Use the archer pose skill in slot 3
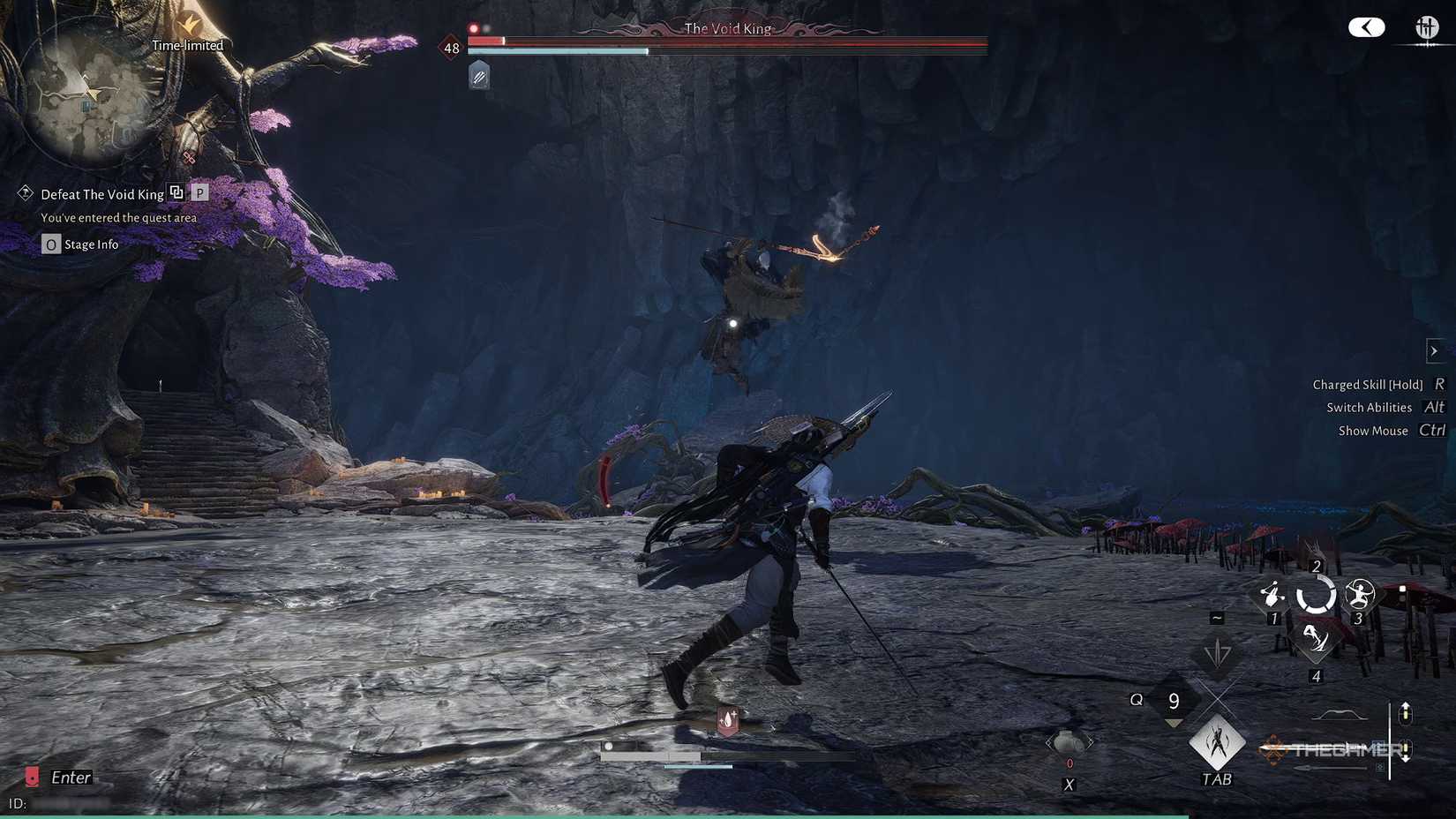The image size is (1456, 819). [1360, 596]
